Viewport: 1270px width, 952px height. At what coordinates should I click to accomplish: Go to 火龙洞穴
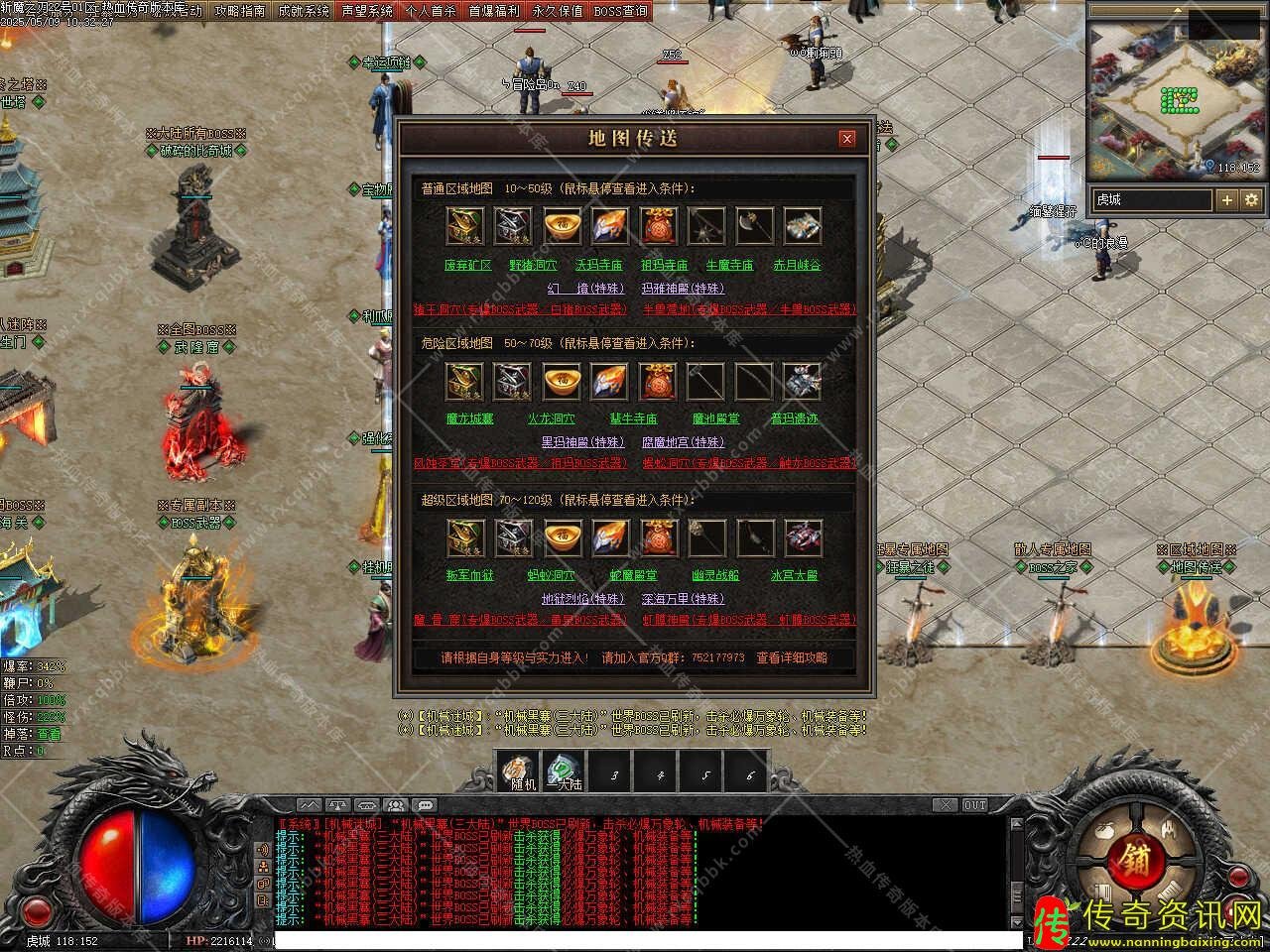click(x=551, y=419)
